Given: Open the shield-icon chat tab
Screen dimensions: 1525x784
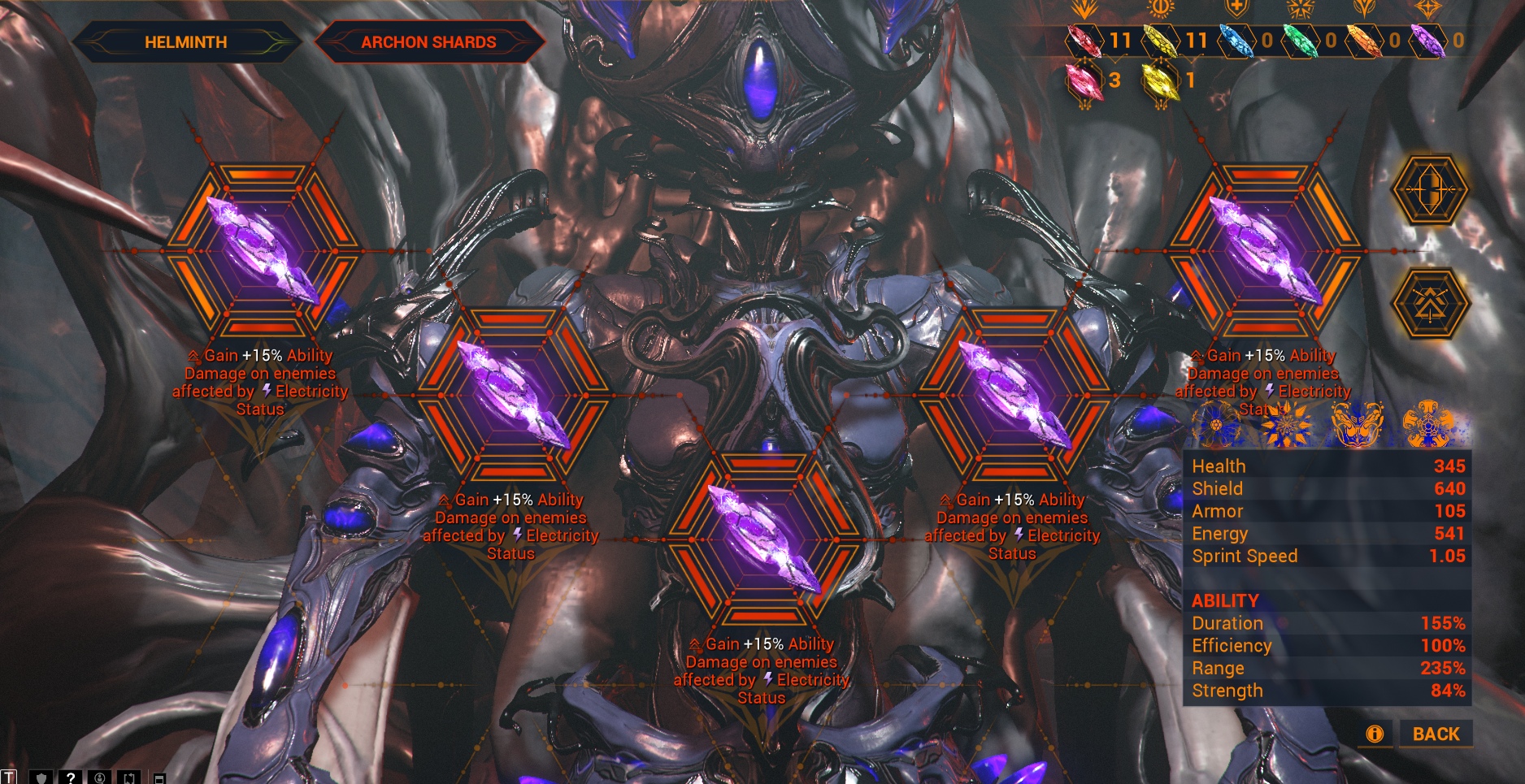Looking at the screenshot, I should point(41,778).
